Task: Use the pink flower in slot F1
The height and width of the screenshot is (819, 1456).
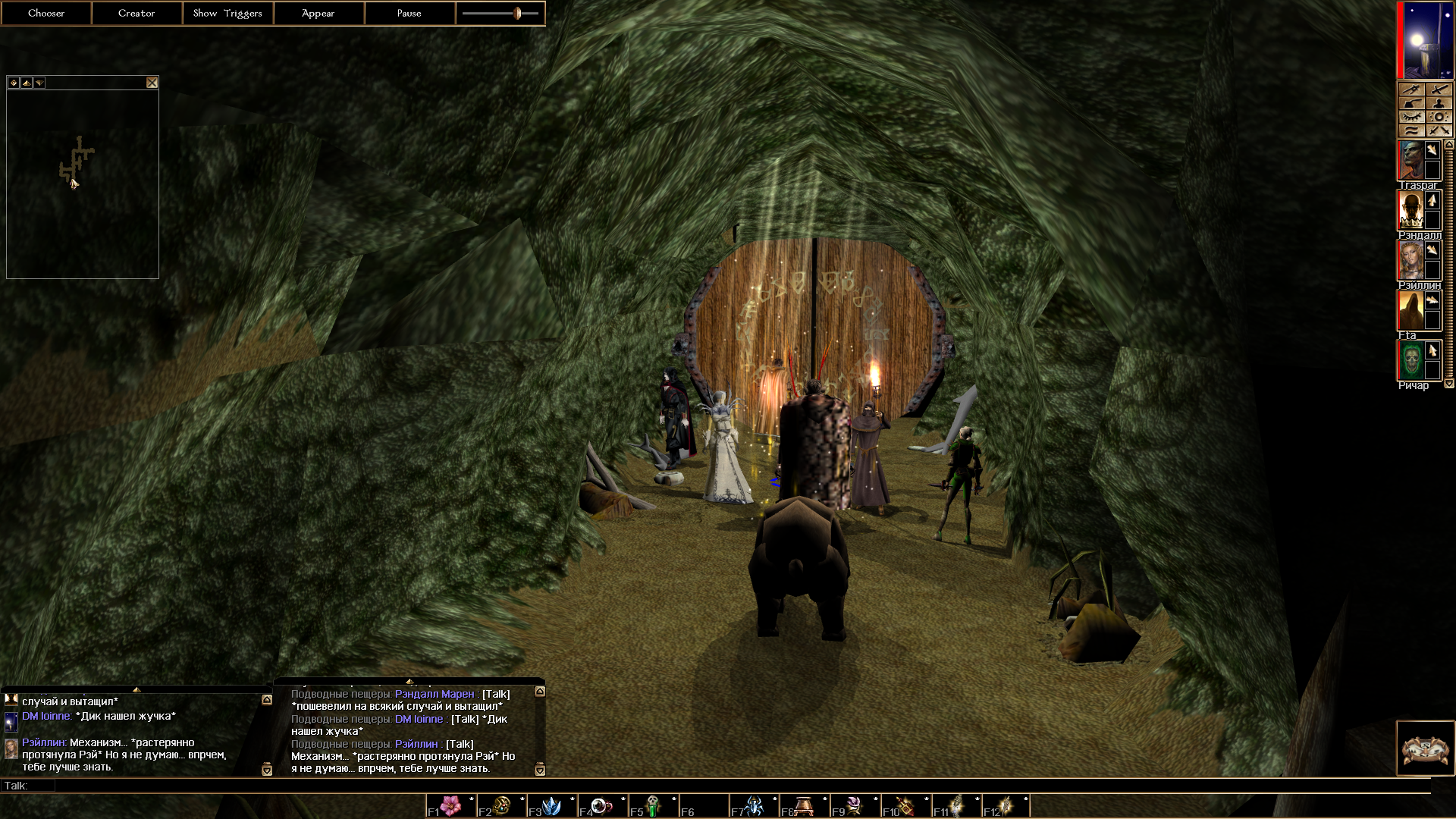Action: coord(451,805)
